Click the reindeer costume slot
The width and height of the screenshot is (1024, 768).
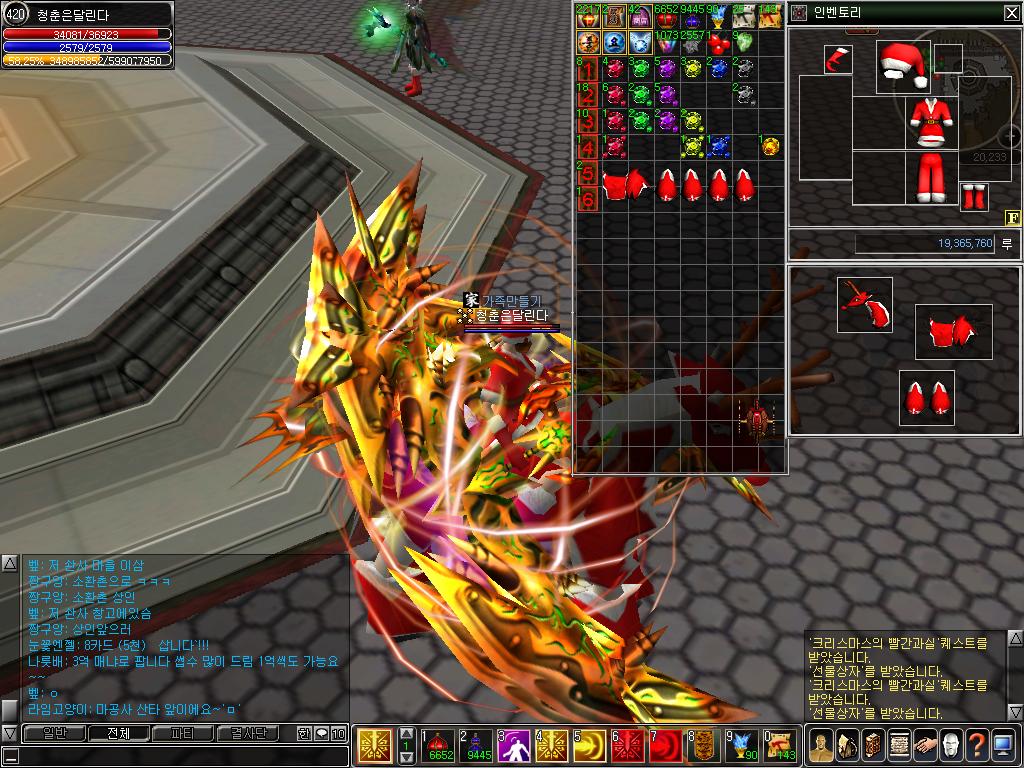(x=864, y=305)
